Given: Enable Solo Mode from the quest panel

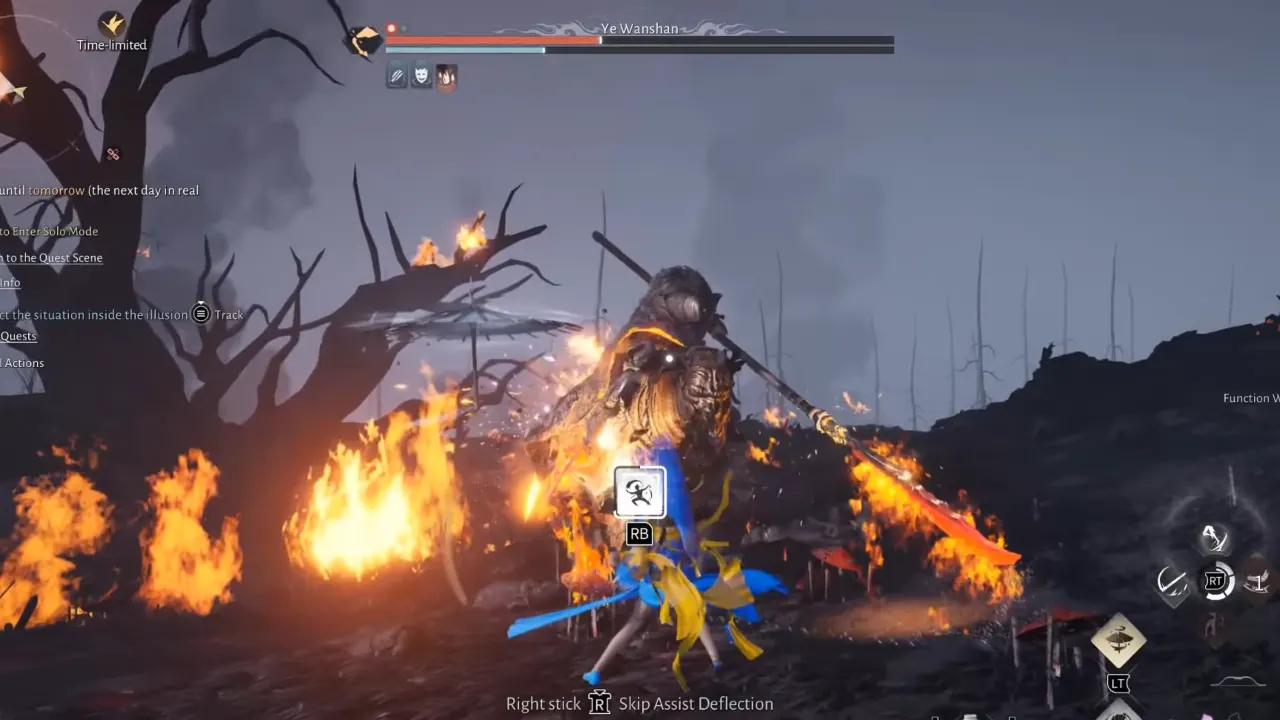Looking at the screenshot, I should [x=49, y=231].
